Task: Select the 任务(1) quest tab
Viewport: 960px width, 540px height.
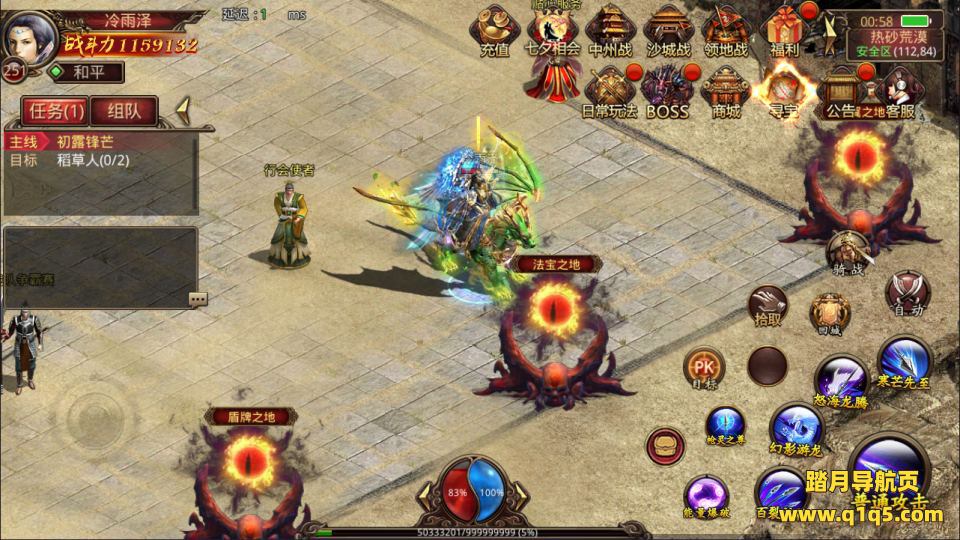Action: (x=55, y=112)
